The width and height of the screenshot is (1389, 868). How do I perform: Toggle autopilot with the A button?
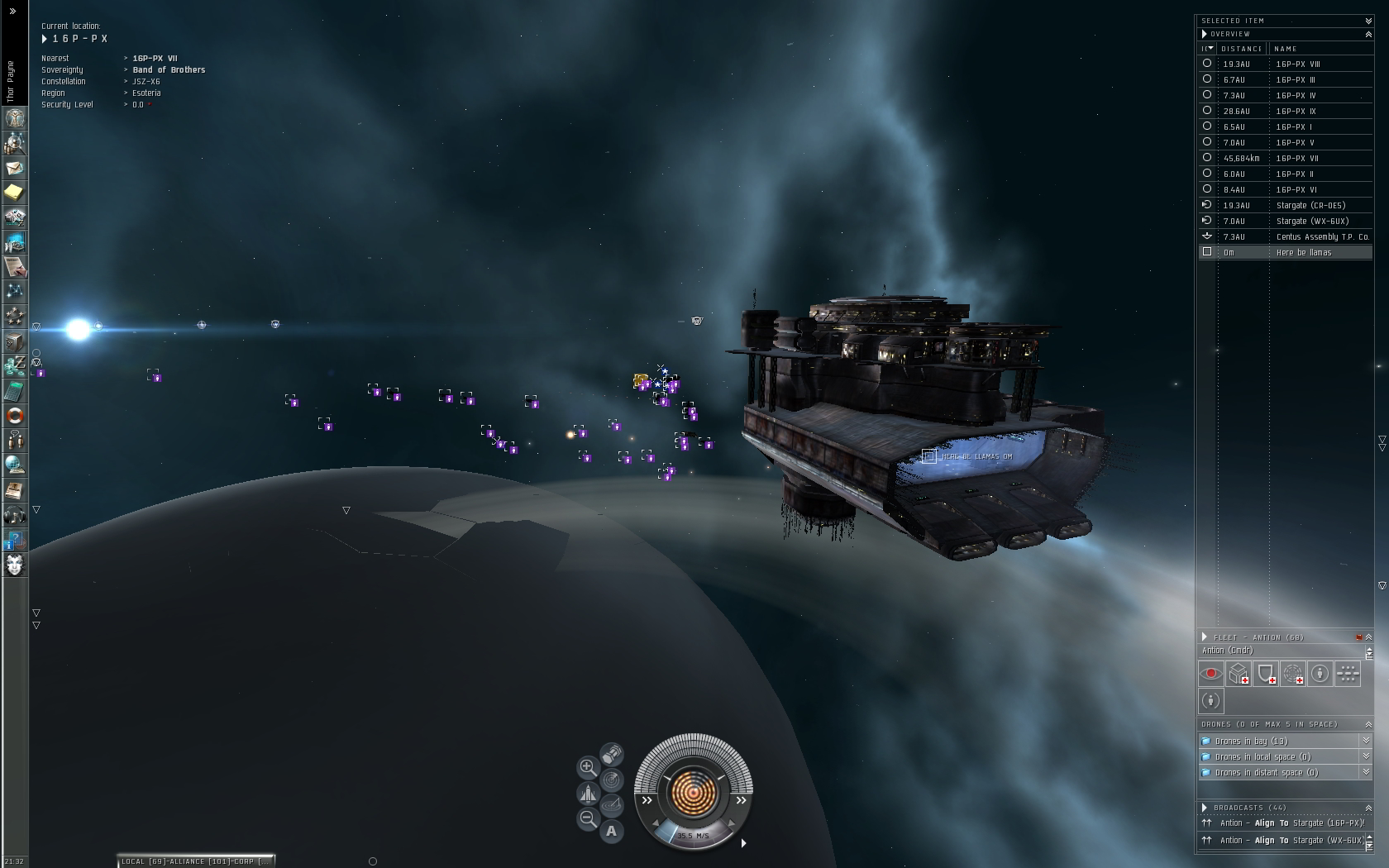tap(612, 832)
